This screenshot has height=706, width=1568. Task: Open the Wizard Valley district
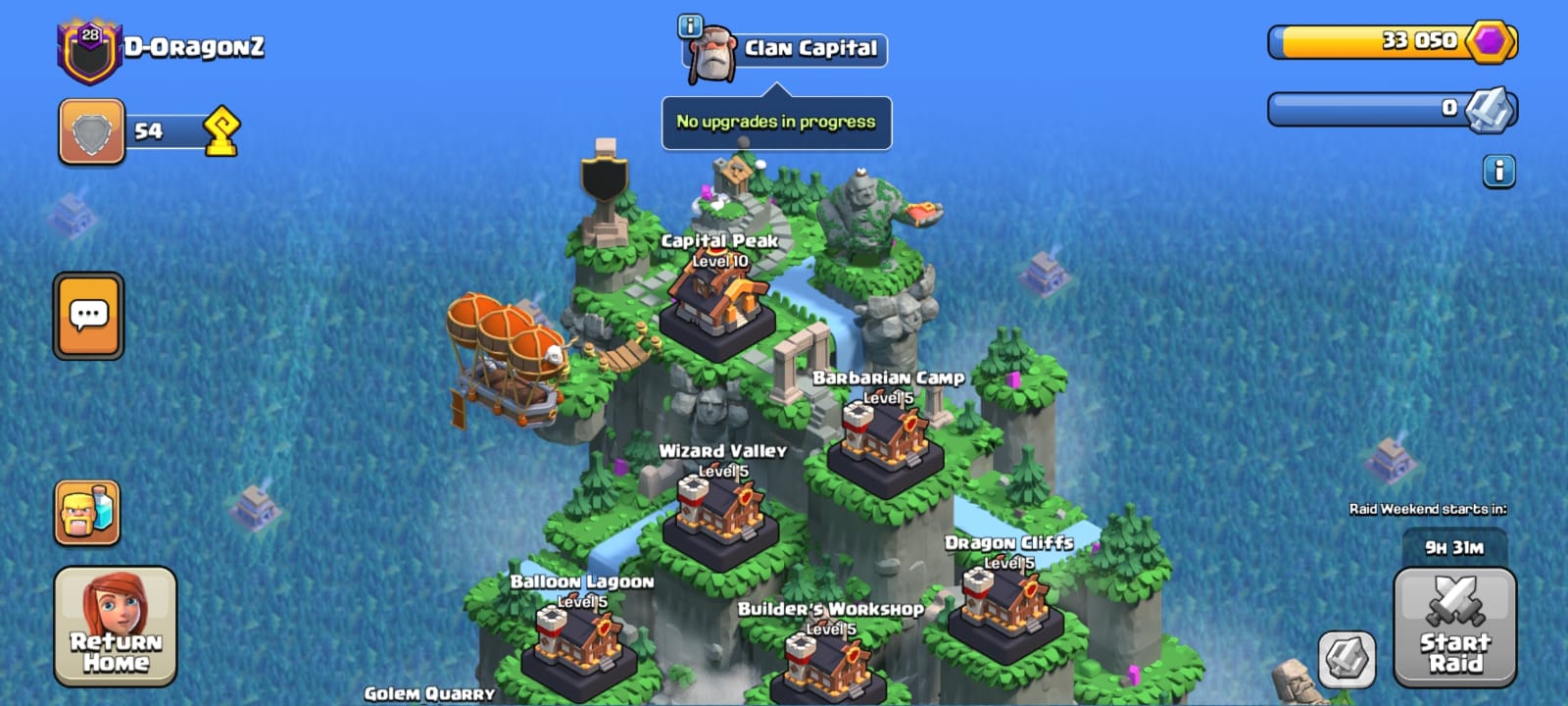[720, 515]
